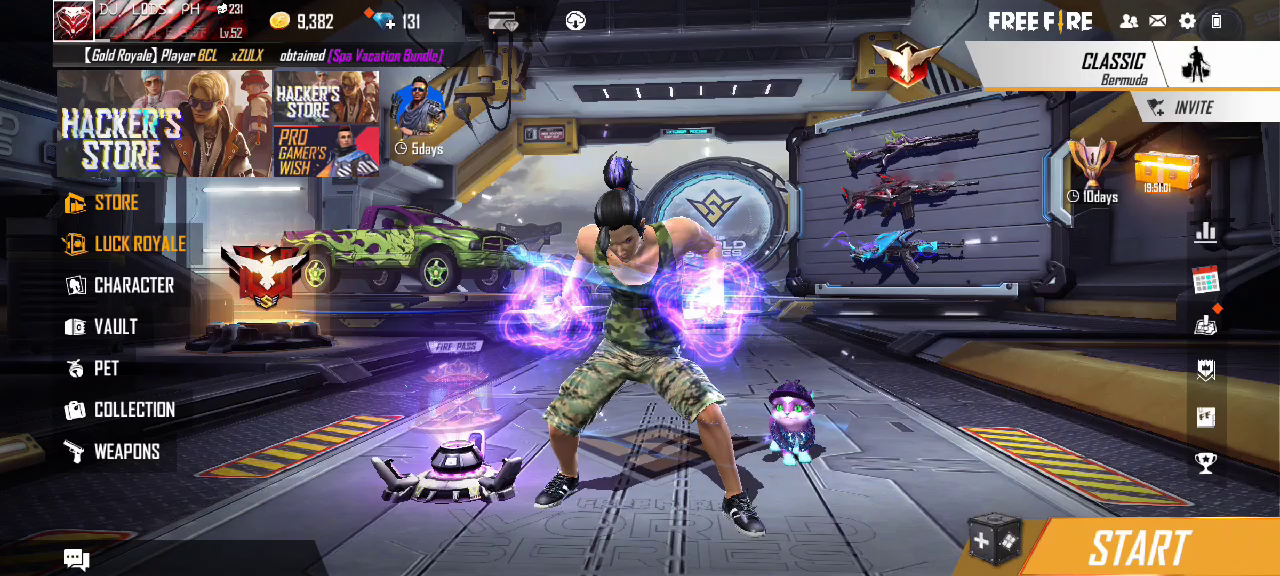Open the settings gear icon
Screen dimensions: 1280x576
point(1187,21)
